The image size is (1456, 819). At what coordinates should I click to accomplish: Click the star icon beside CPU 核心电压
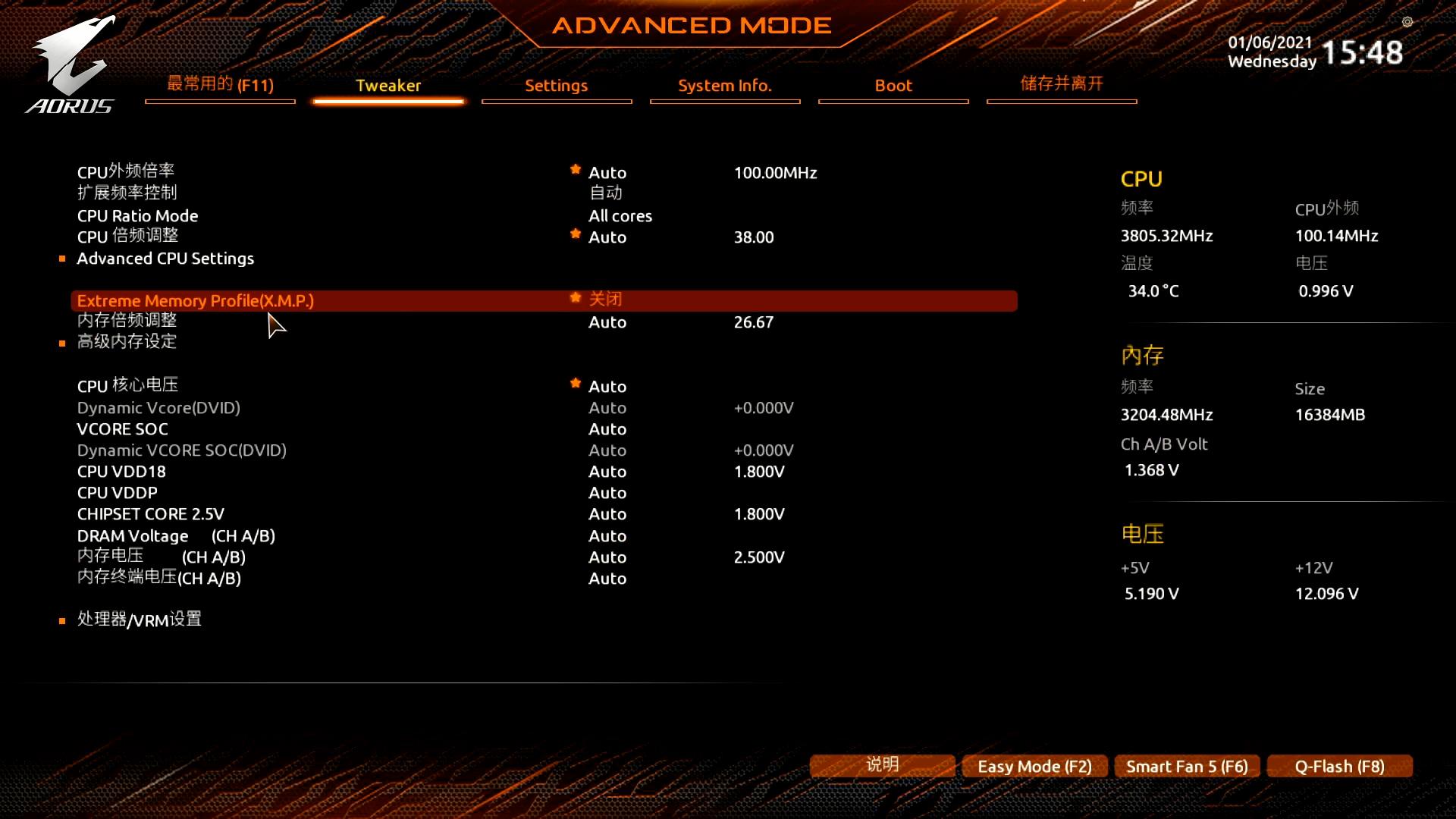click(x=576, y=384)
